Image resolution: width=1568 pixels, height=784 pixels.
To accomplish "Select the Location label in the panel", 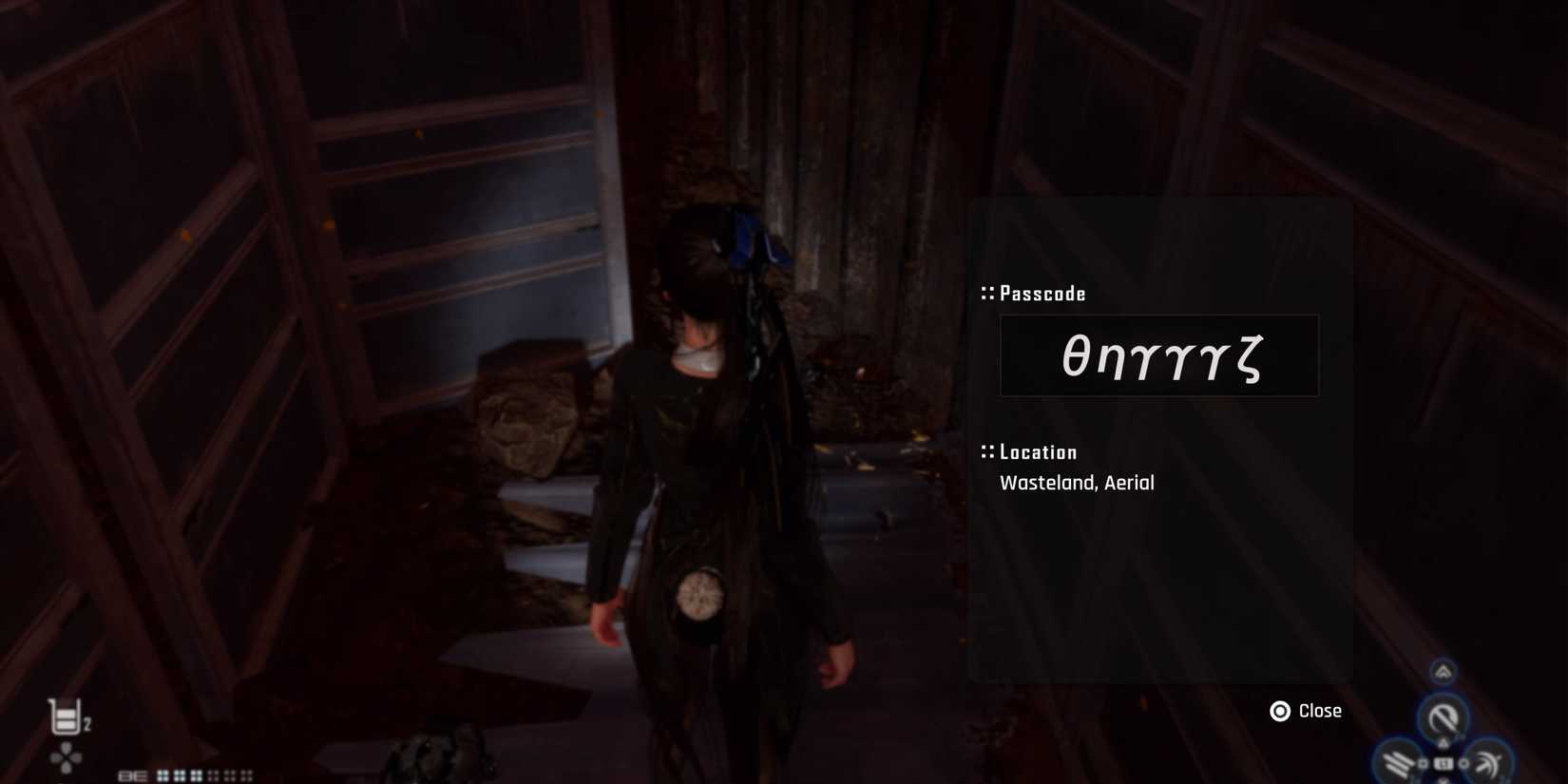I will tap(1037, 451).
